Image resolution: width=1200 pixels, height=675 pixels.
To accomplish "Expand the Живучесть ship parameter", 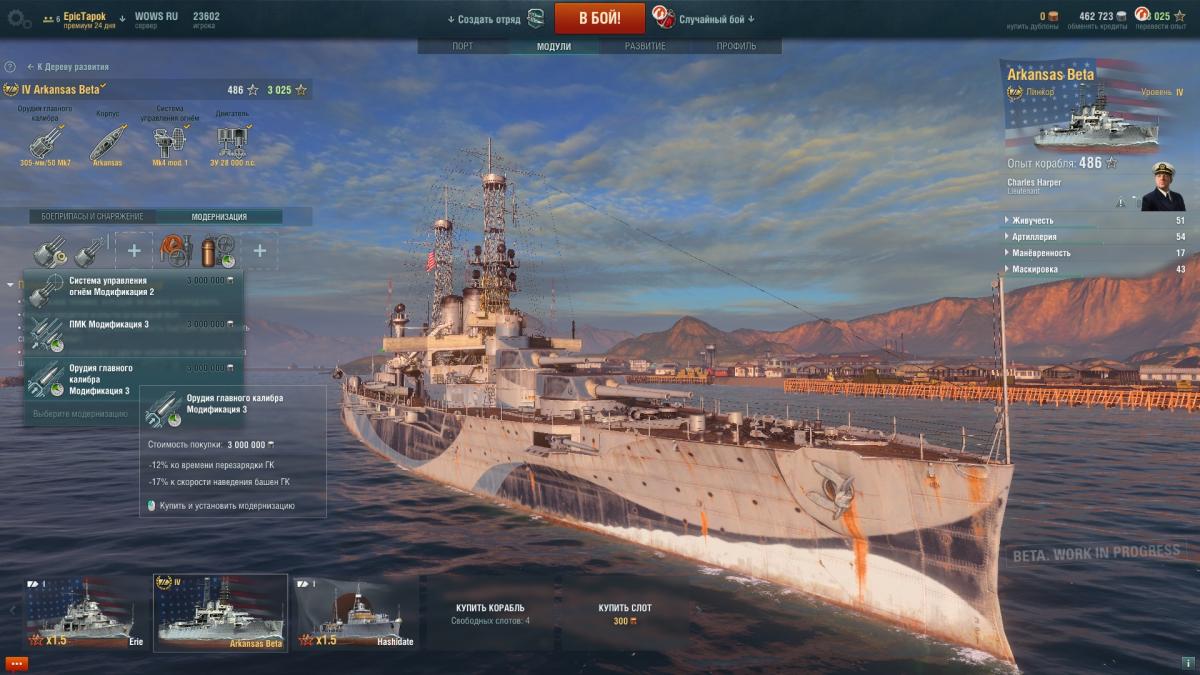I will coord(1092,220).
